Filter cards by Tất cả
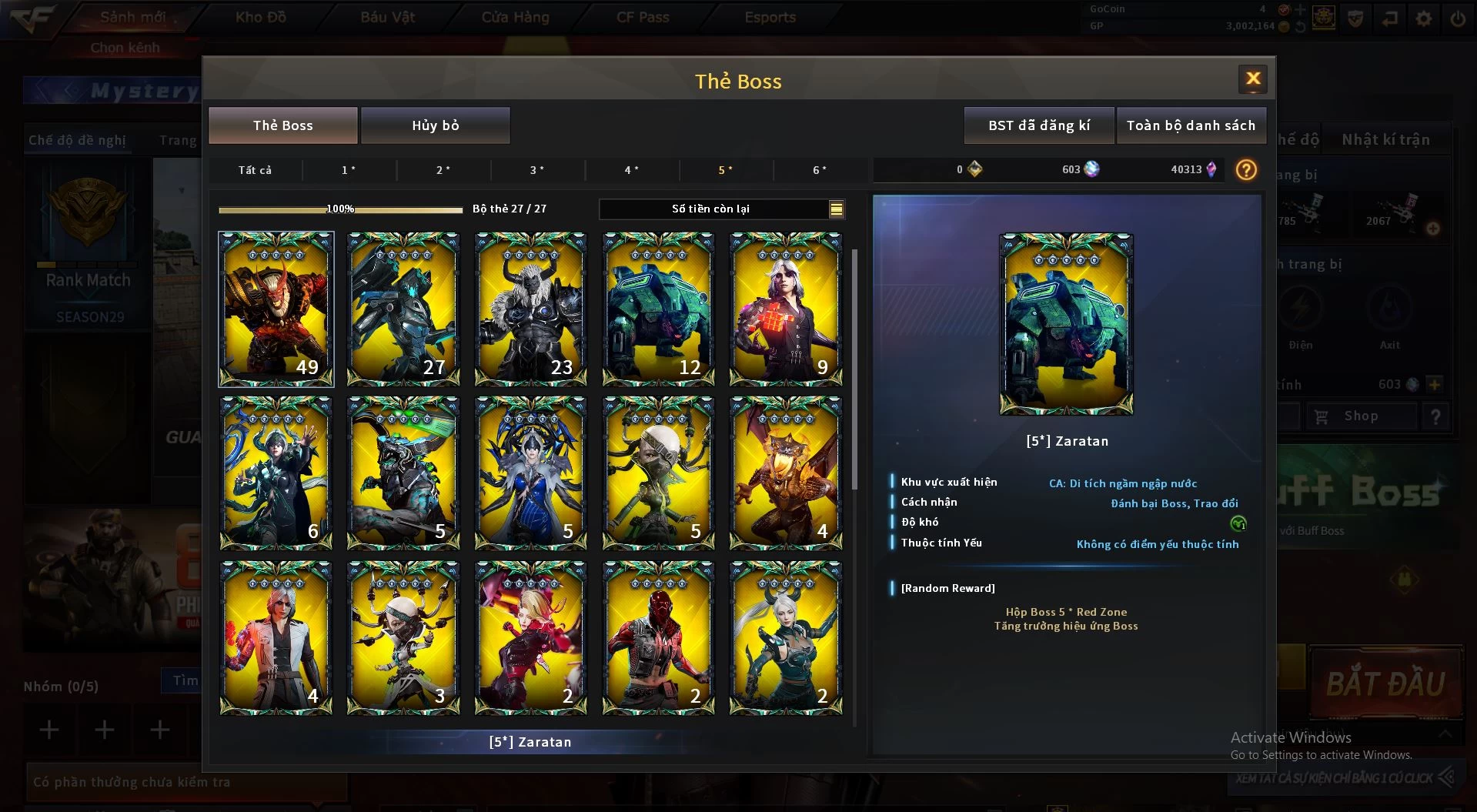Viewport: 1477px width, 812px height. tap(255, 170)
